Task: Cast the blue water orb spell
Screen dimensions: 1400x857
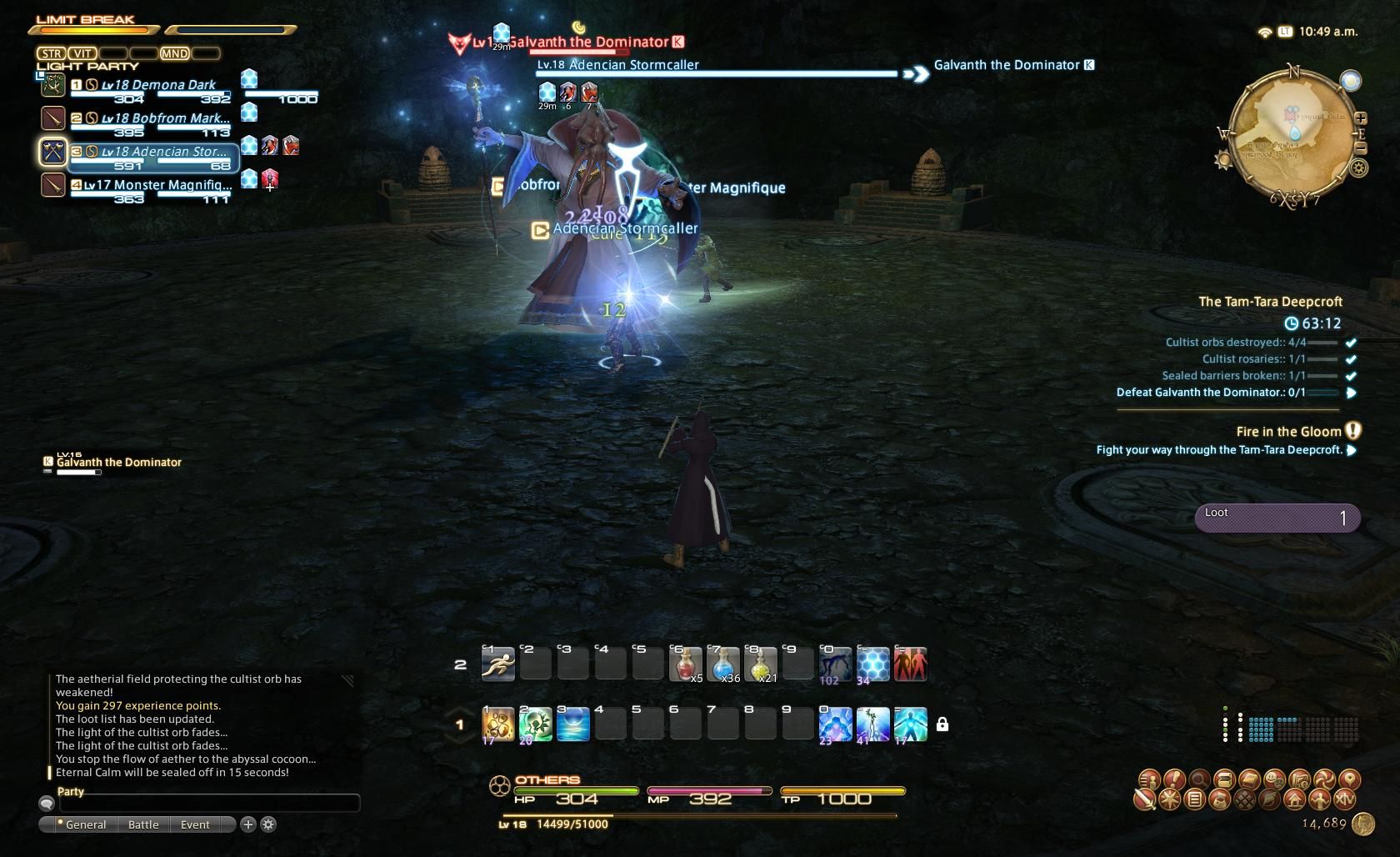Action: [x=572, y=724]
